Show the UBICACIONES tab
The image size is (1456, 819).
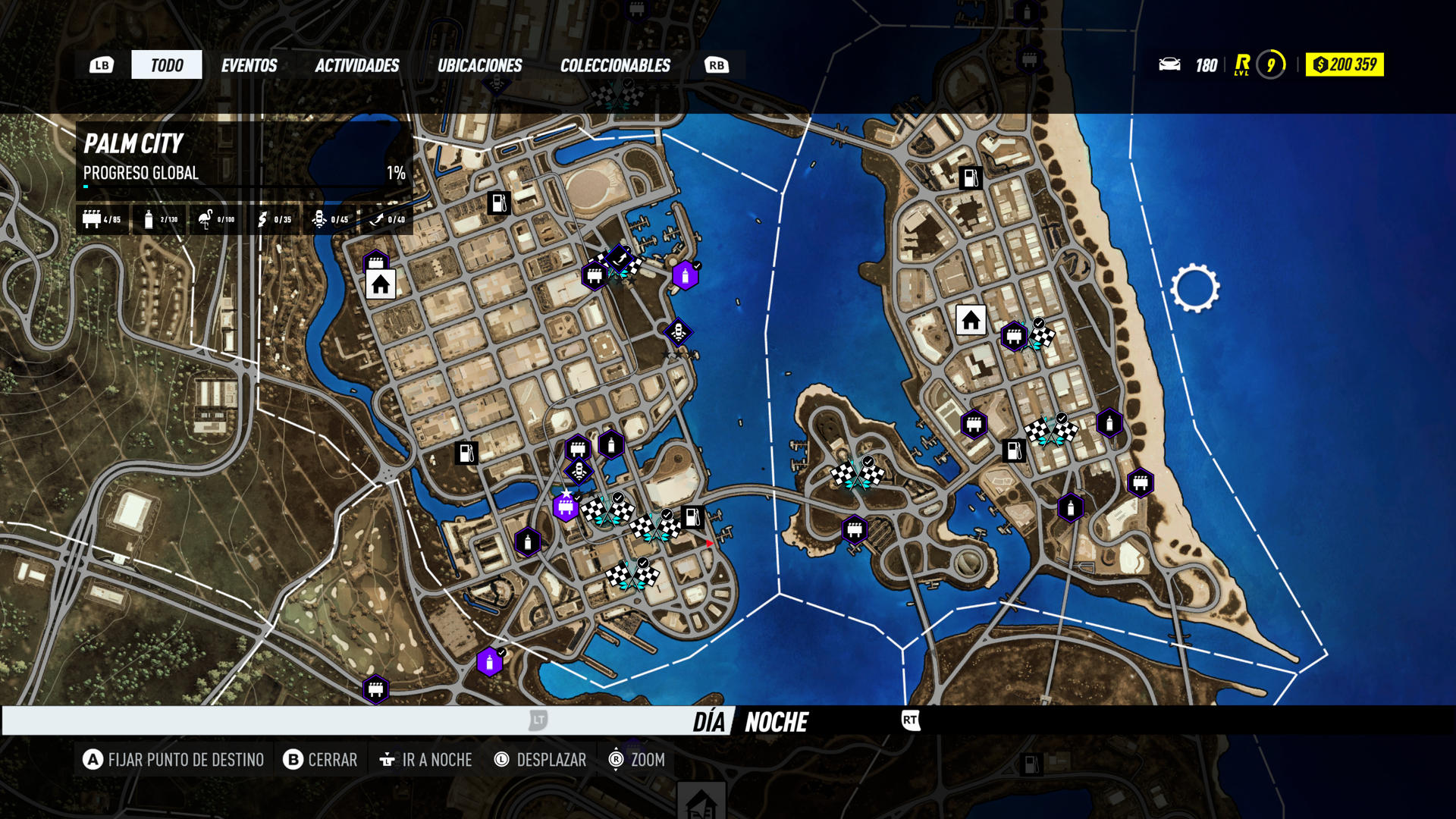pos(479,65)
